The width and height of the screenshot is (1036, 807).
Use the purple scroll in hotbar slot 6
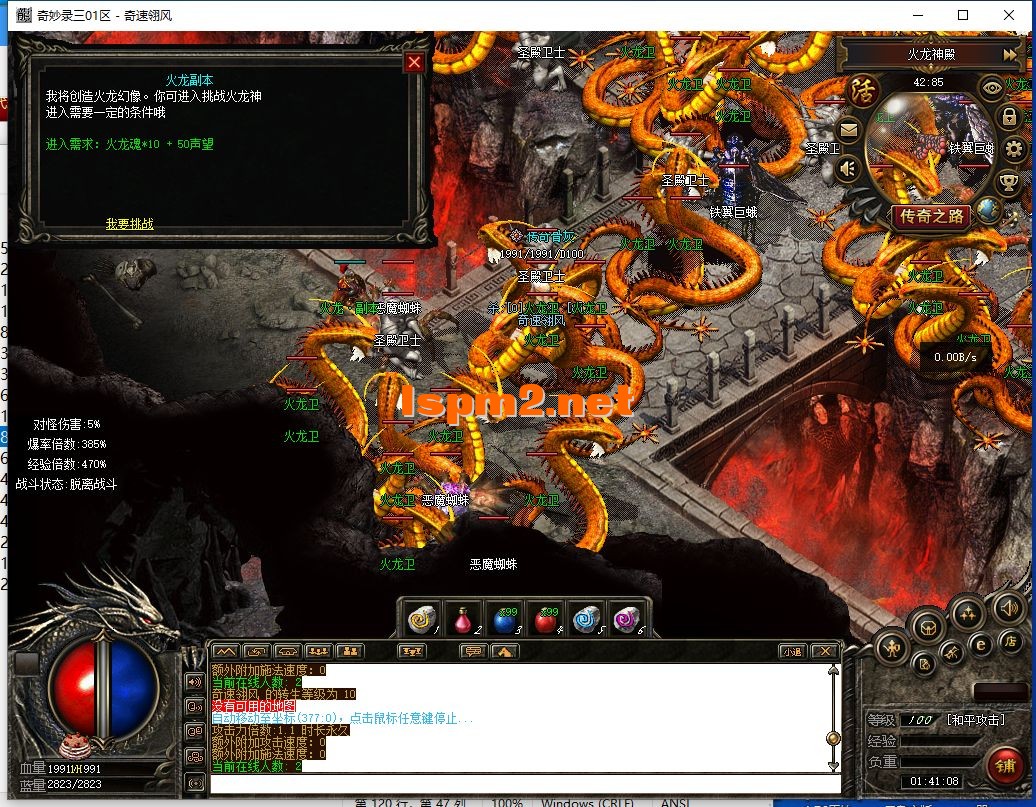coord(626,619)
